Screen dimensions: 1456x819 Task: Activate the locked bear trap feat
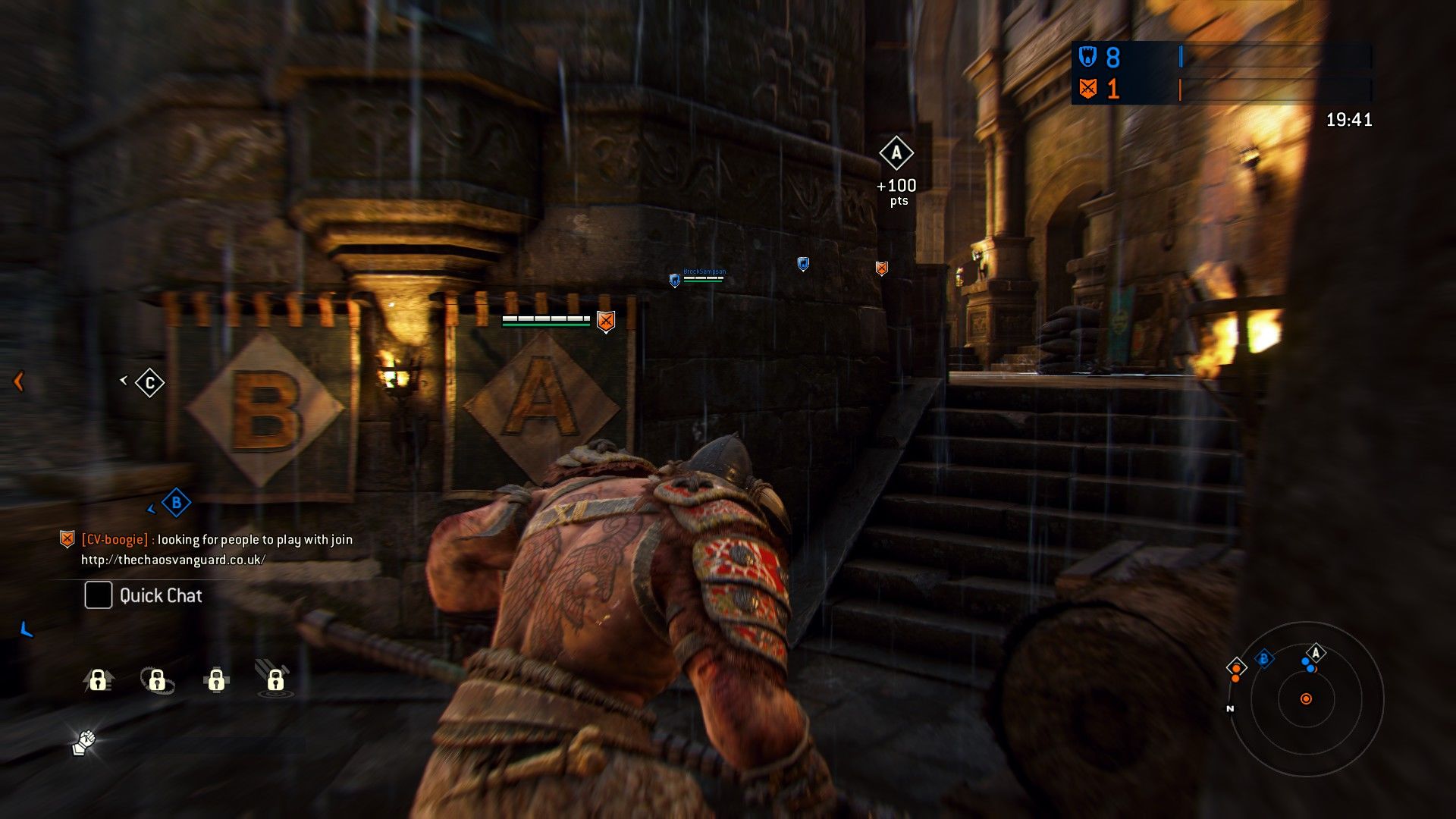point(157,679)
